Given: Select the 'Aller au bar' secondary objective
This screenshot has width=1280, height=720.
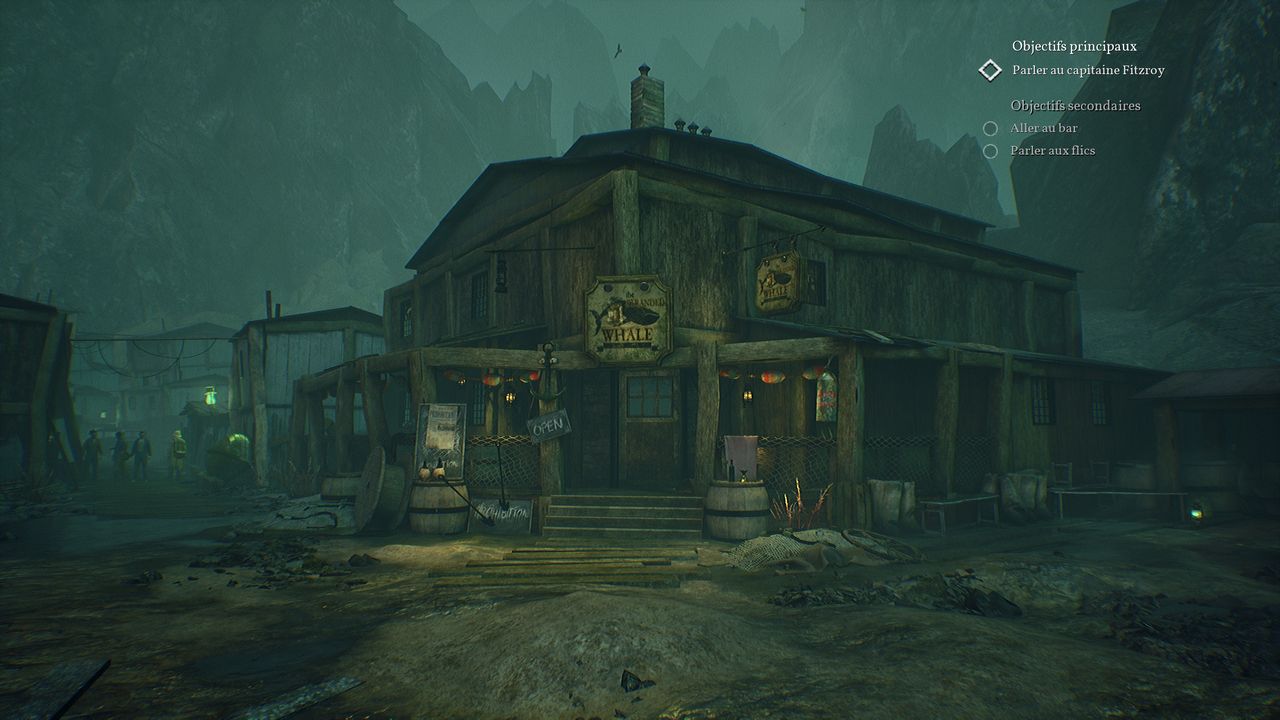Looking at the screenshot, I should (1044, 128).
